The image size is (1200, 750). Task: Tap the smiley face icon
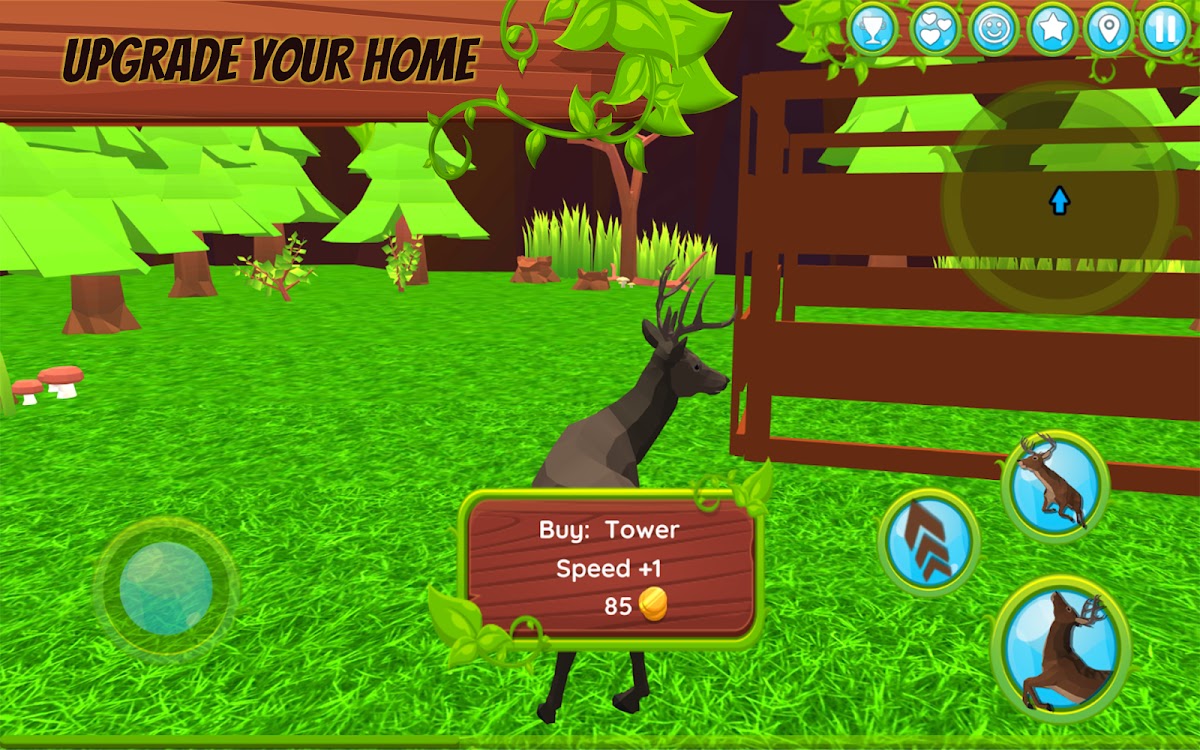pyautogui.click(x=994, y=29)
